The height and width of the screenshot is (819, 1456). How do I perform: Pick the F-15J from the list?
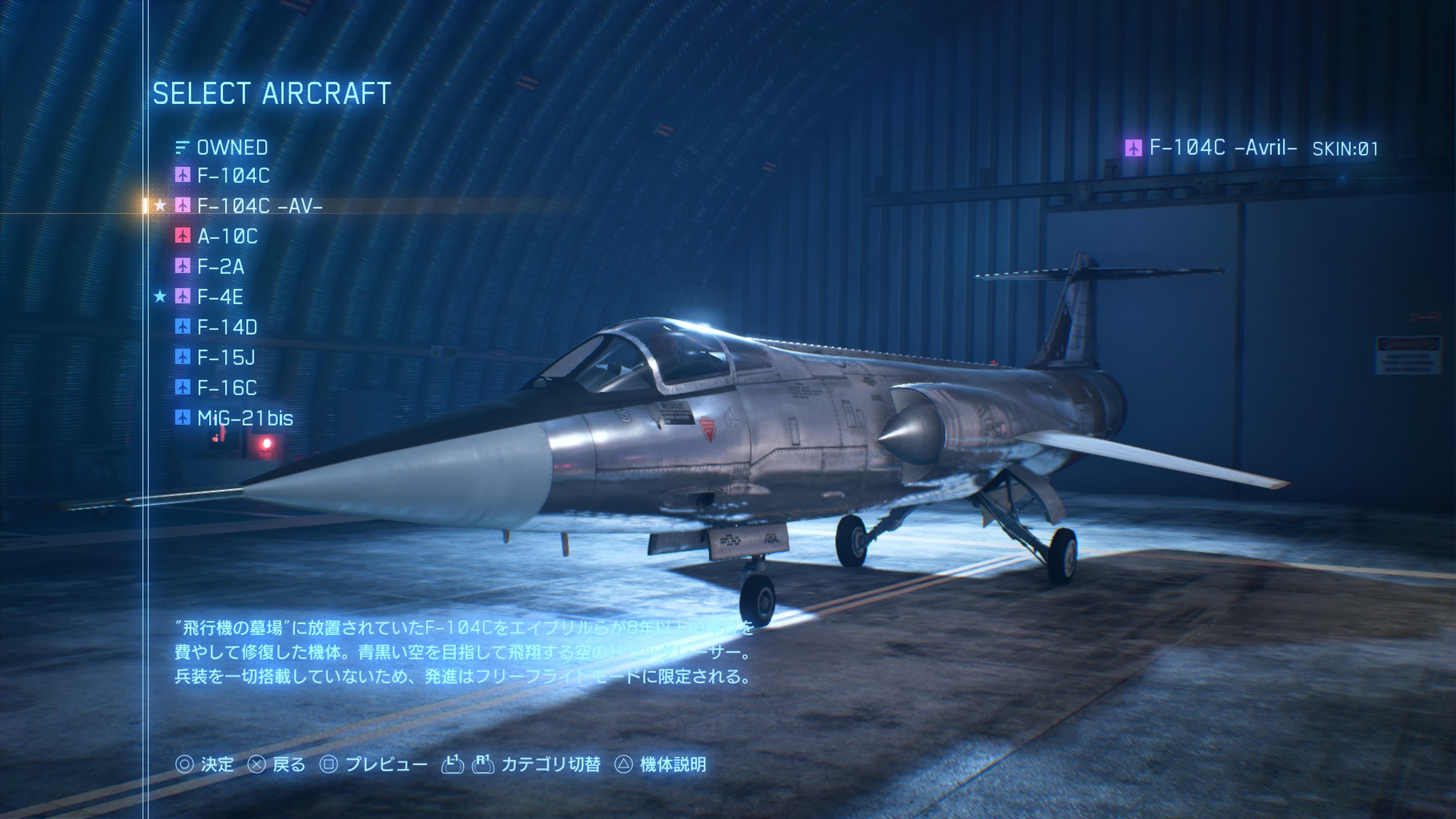tap(226, 357)
